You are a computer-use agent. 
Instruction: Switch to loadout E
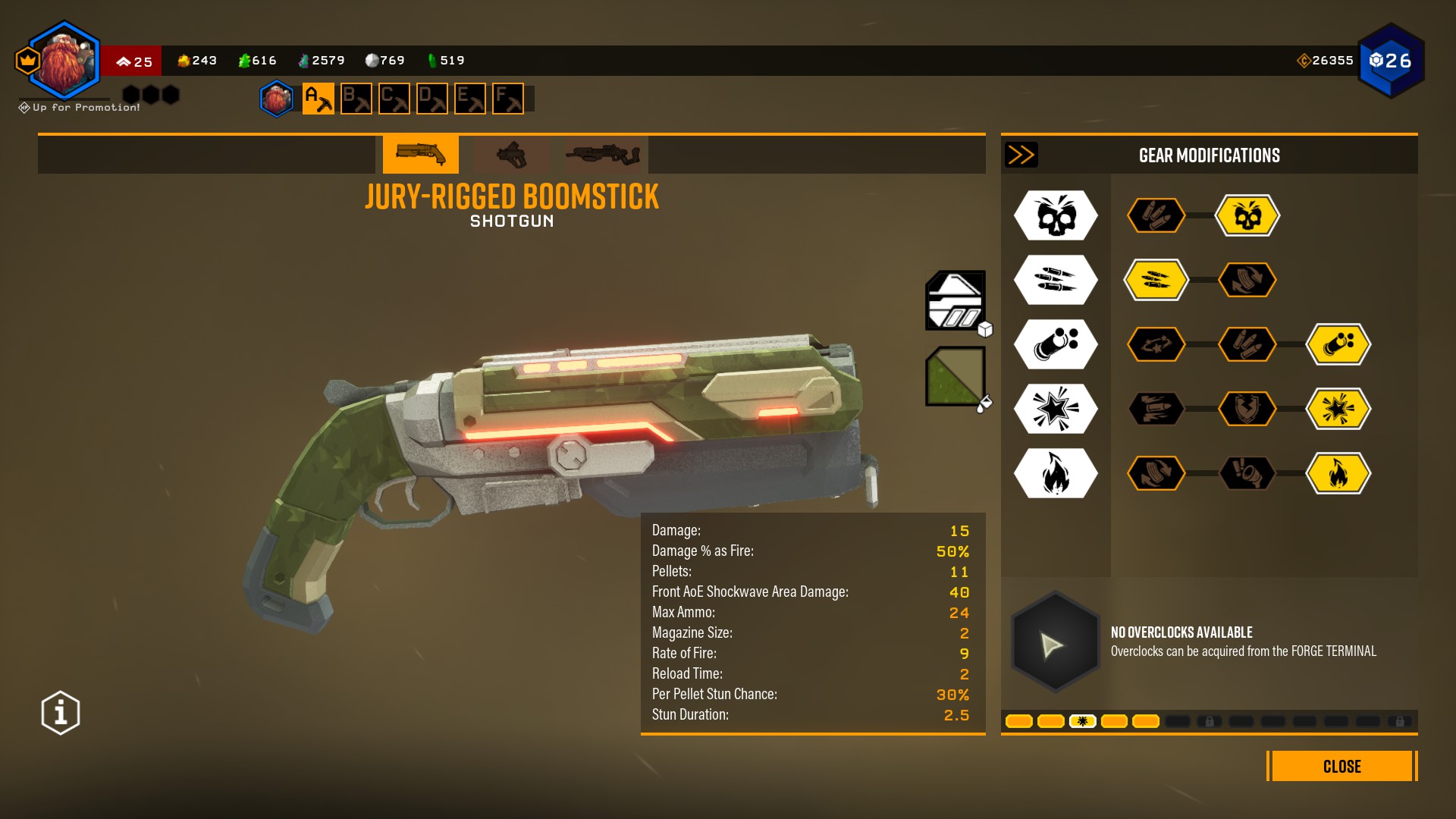pyautogui.click(x=469, y=99)
